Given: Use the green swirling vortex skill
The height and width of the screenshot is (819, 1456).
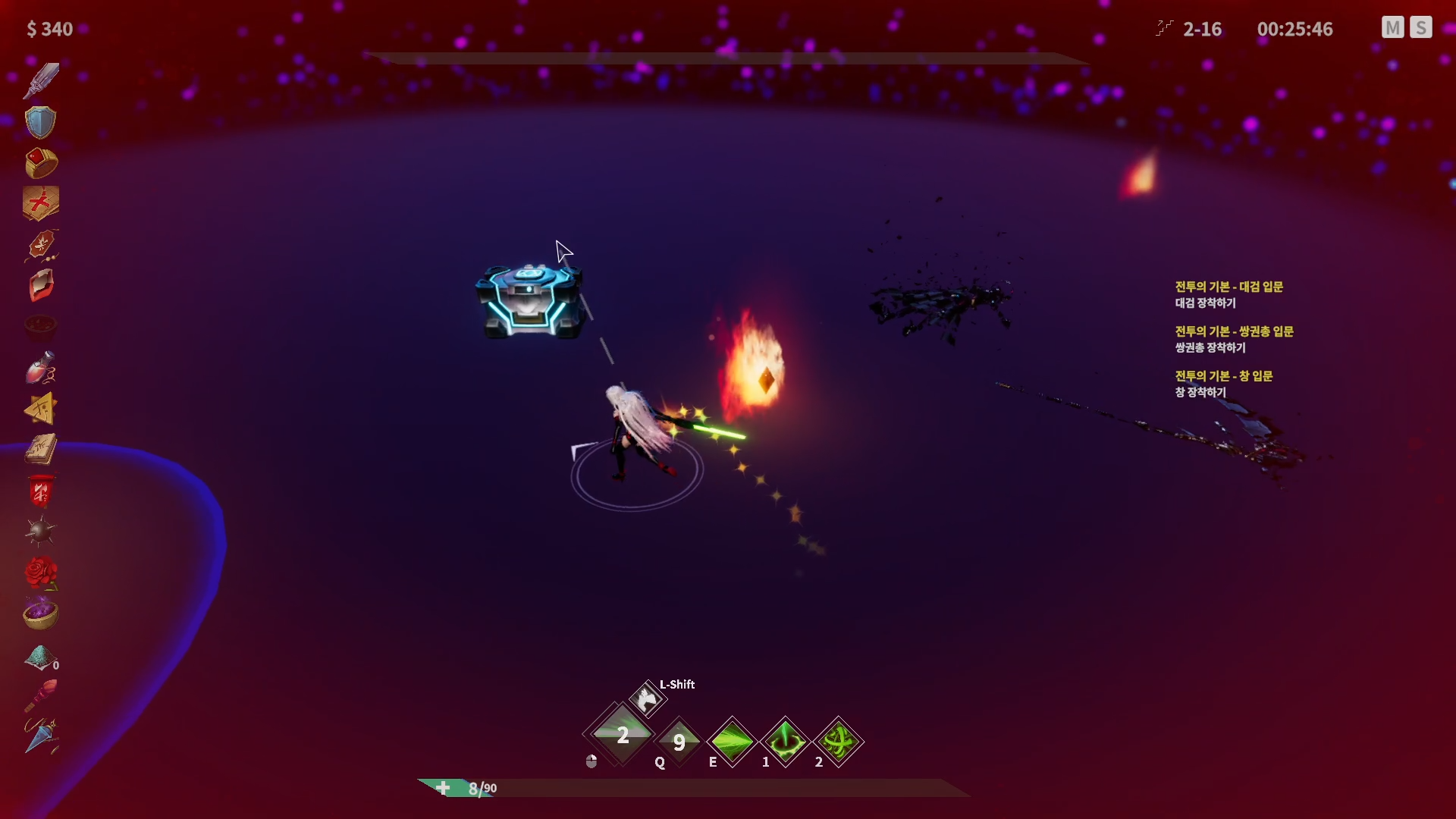Looking at the screenshot, I should tap(838, 741).
